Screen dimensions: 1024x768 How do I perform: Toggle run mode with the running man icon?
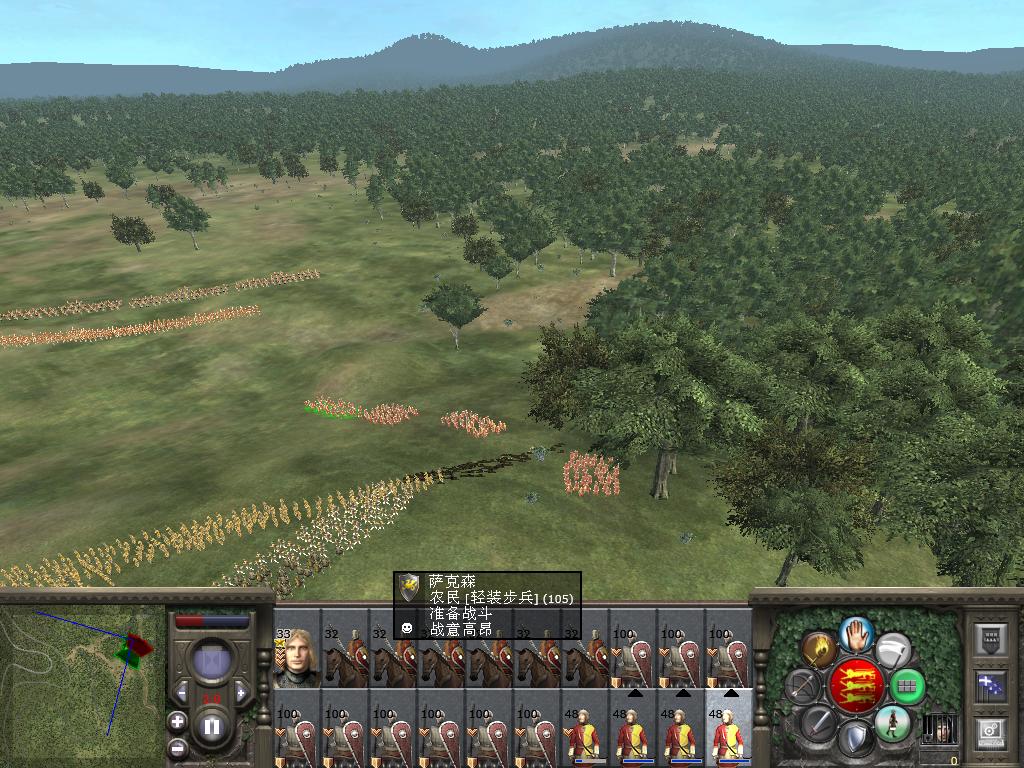click(892, 723)
